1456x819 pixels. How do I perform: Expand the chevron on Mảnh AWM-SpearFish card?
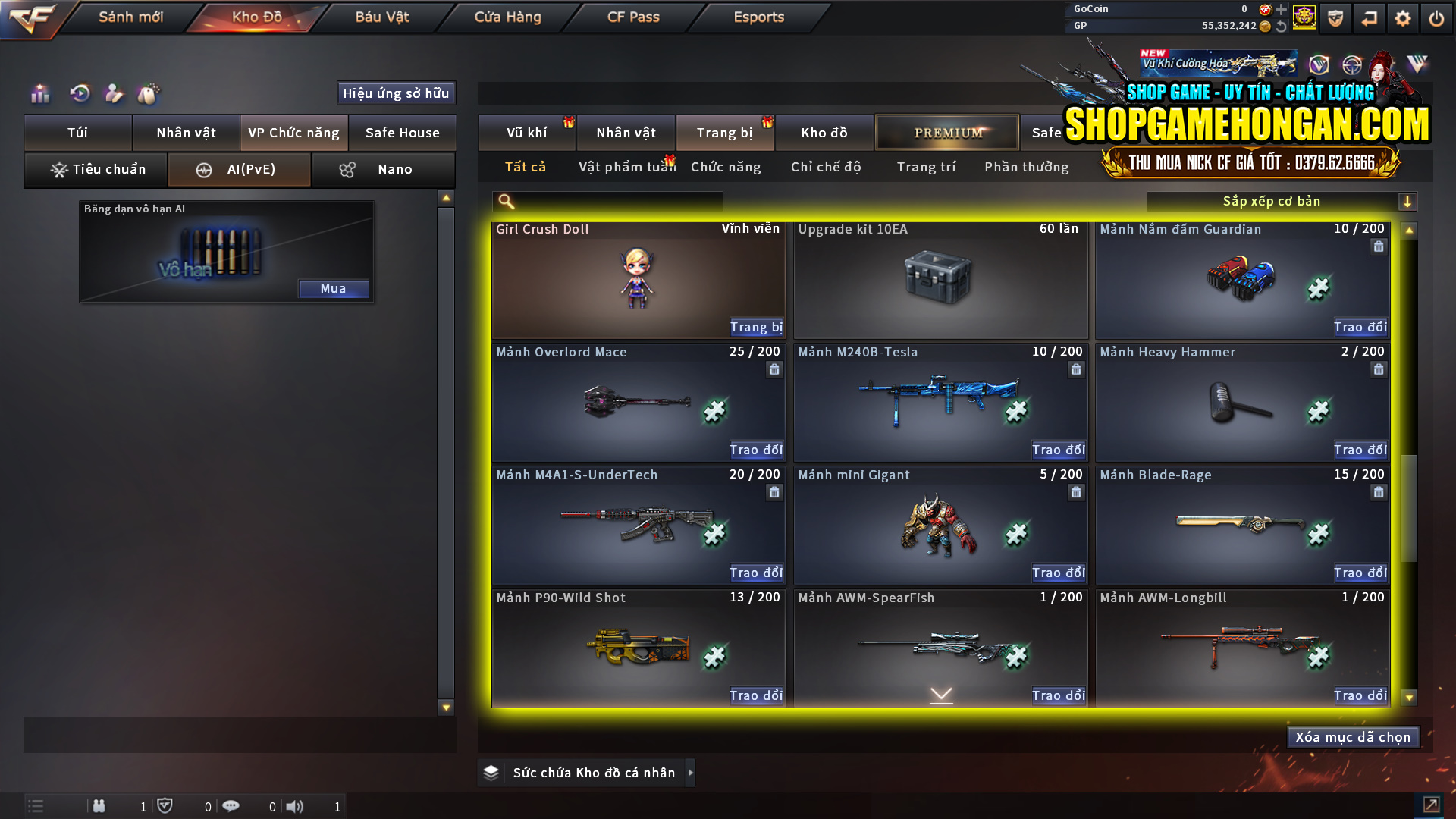(940, 692)
